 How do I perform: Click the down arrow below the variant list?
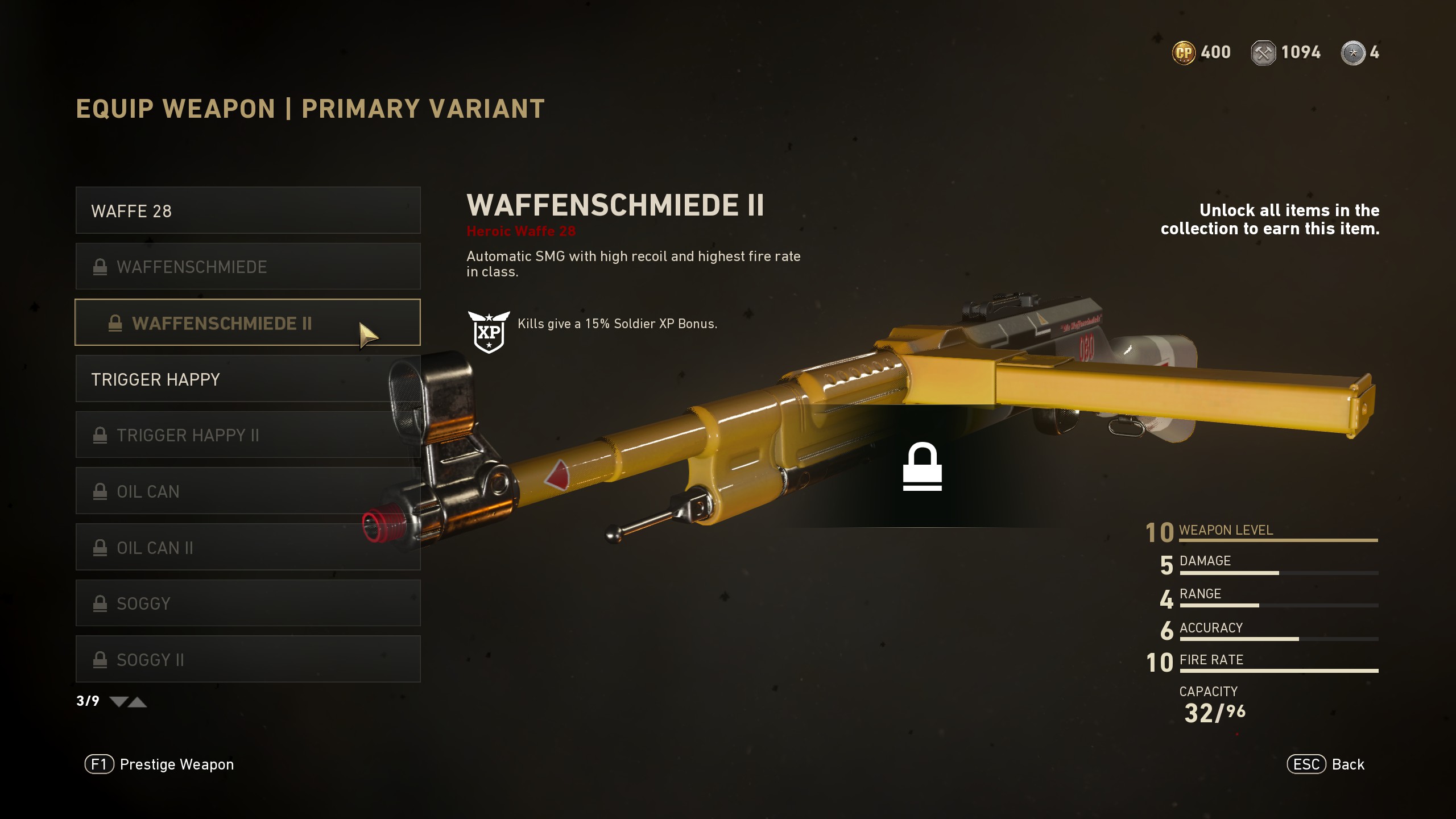[x=118, y=701]
